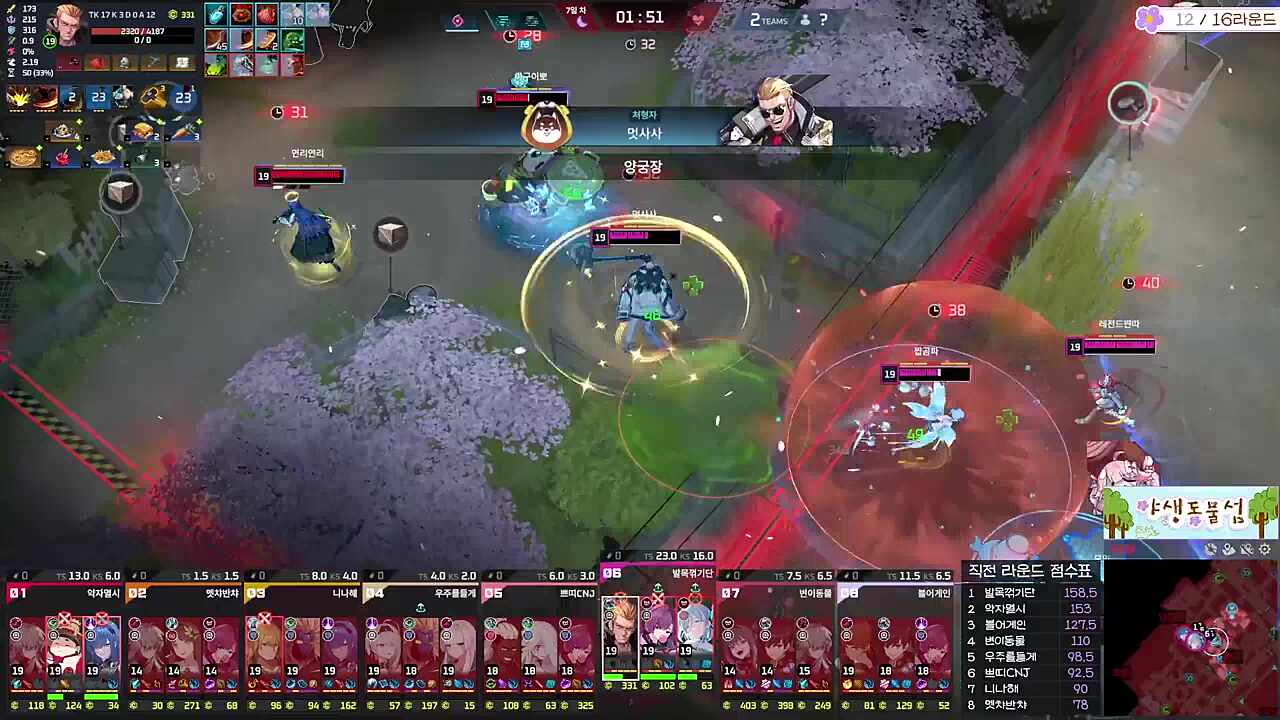Select the yellow explosion skill icon
This screenshot has width=1280, height=720.
20,97
